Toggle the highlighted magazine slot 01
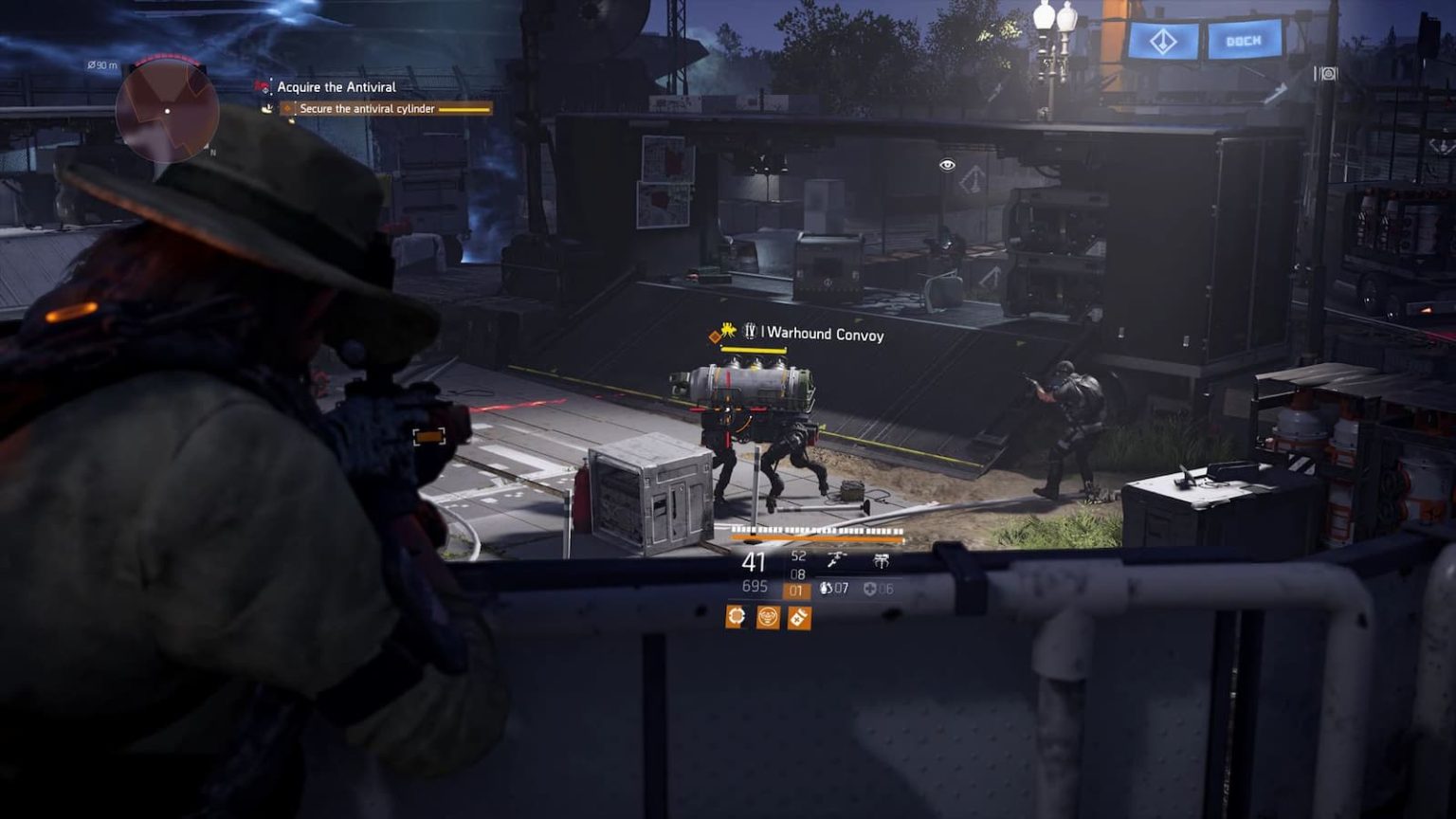Viewport: 1456px width, 819px height. click(795, 590)
